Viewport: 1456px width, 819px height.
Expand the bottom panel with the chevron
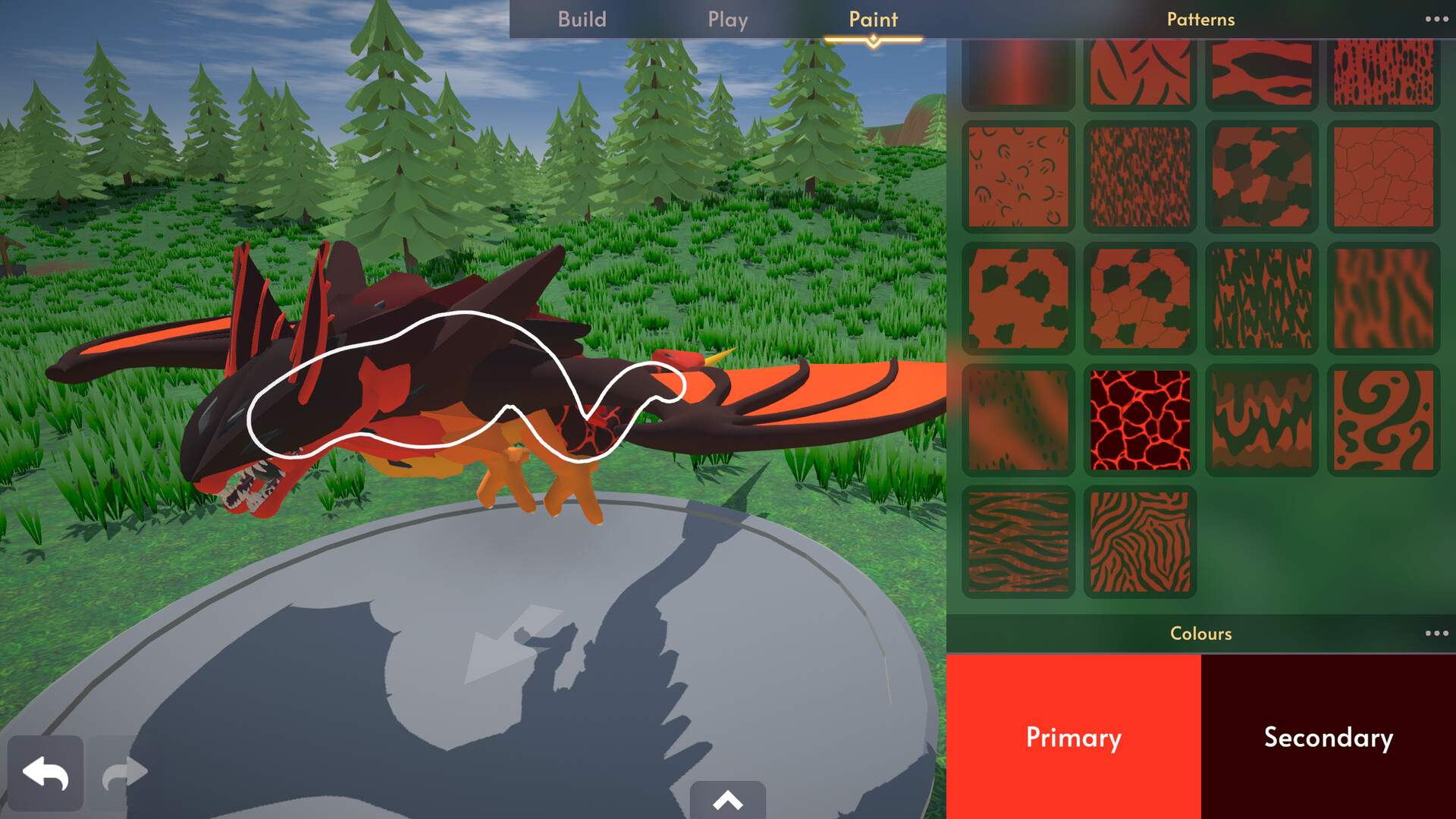point(727,800)
